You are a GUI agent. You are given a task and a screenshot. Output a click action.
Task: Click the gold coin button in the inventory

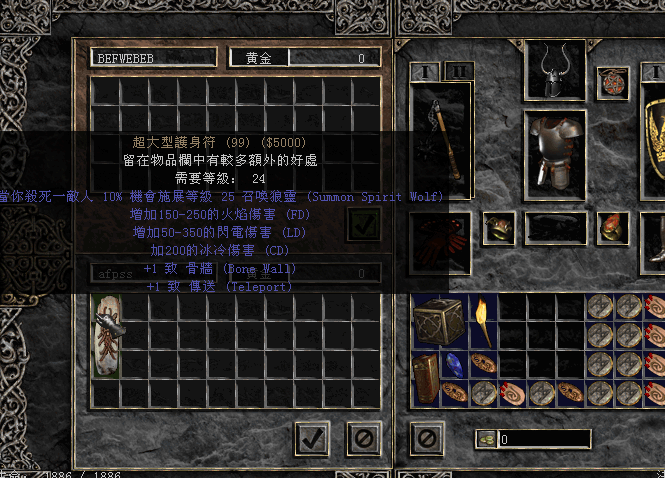pos(485,438)
